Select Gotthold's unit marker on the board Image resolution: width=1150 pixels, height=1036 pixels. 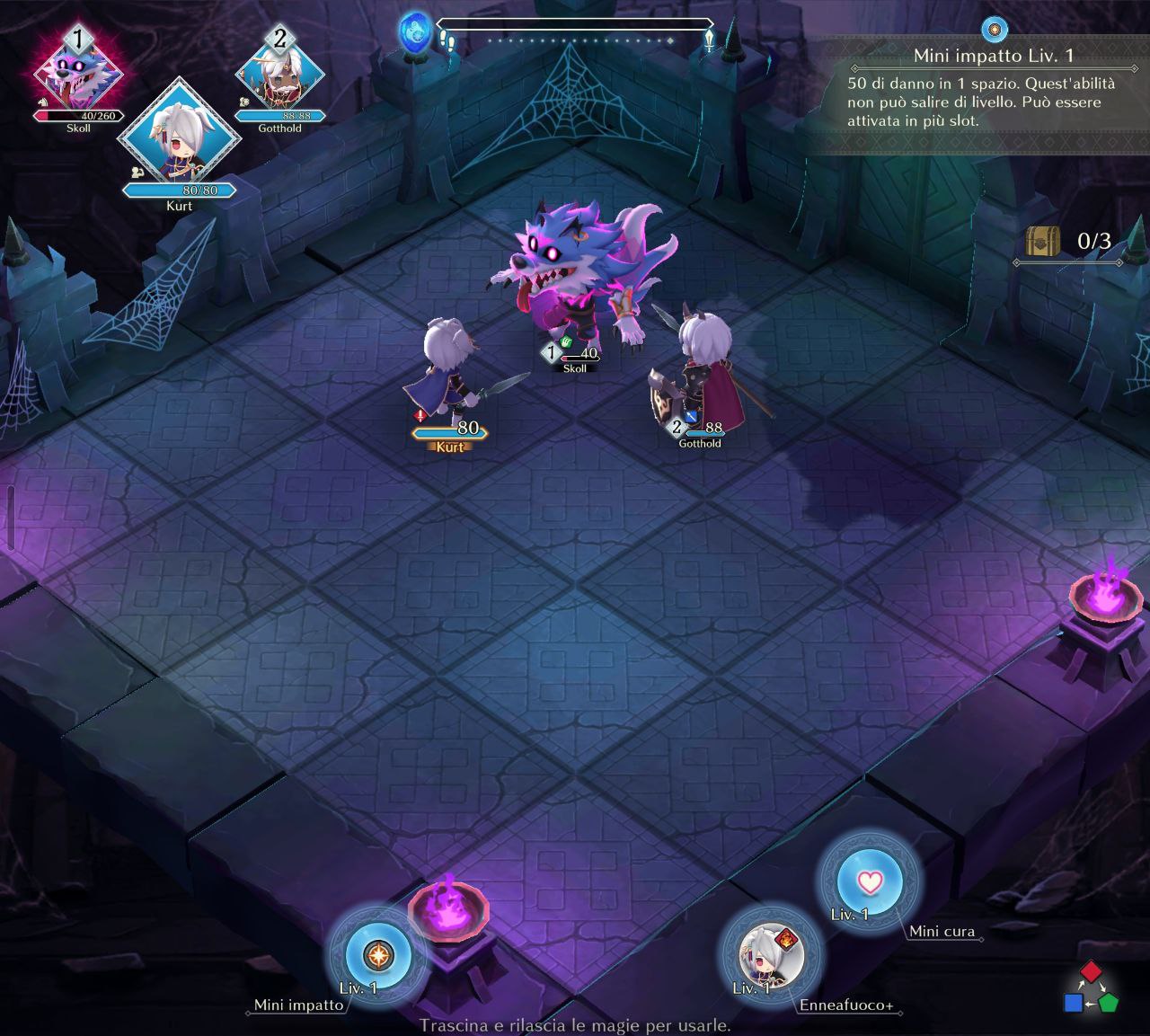699,429
